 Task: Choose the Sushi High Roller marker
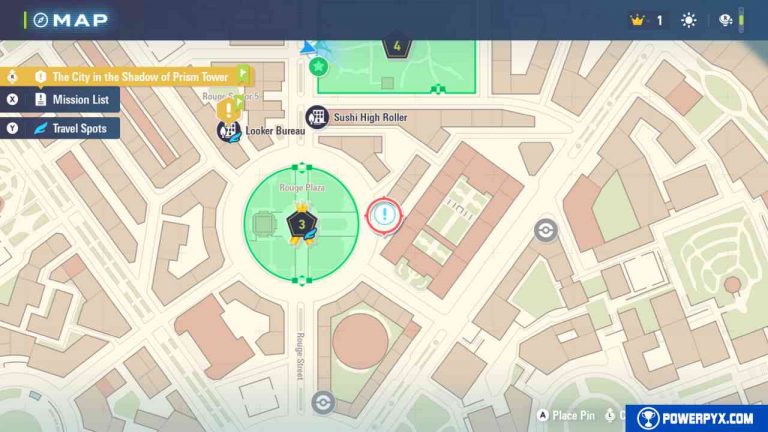pyautogui.click(x=317, y=118)
